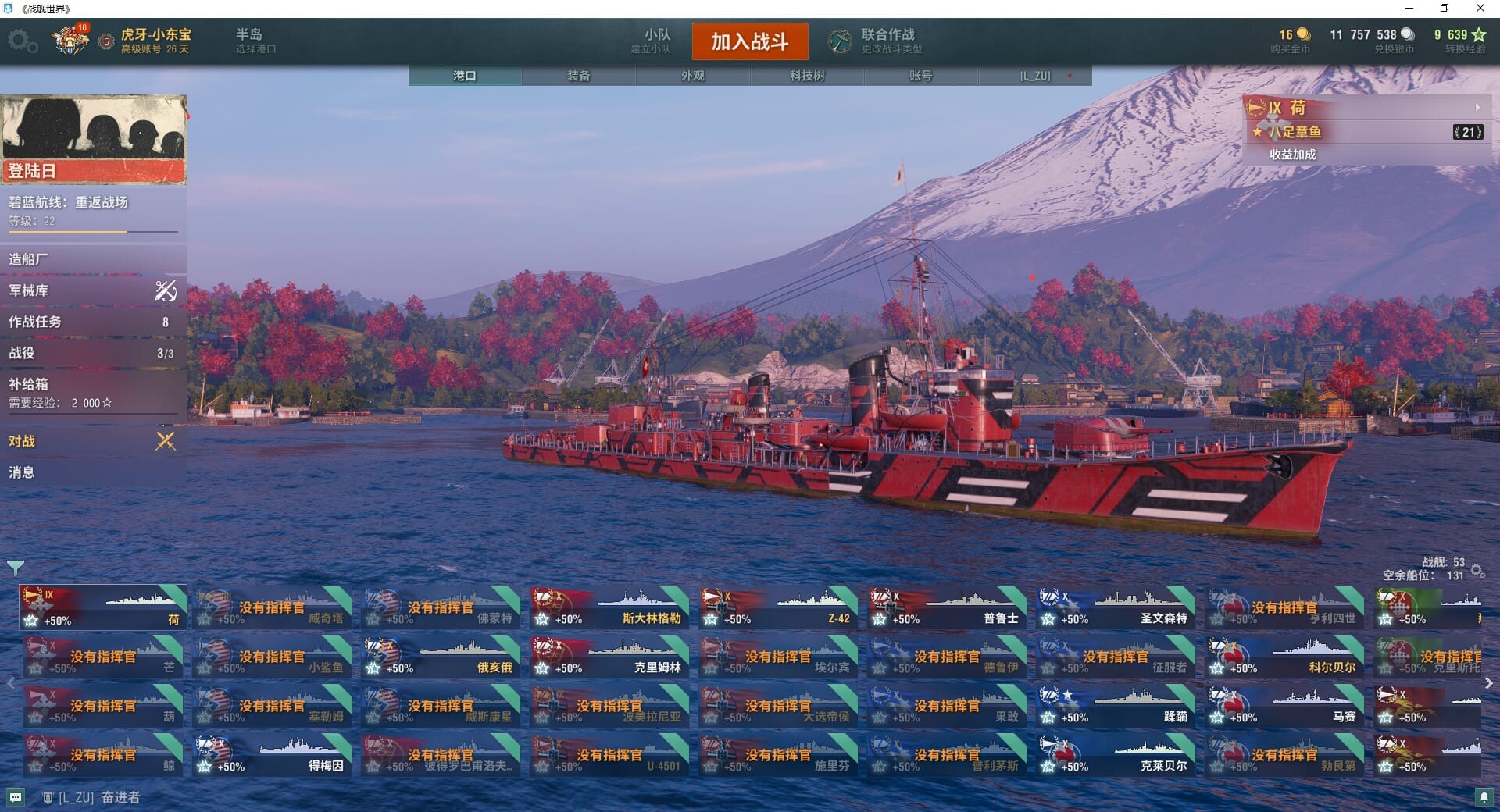Image resolution: width=1500 pixels, height=812 pixels.
Task: Select the 港口 port tab
Action: [465, 76]
